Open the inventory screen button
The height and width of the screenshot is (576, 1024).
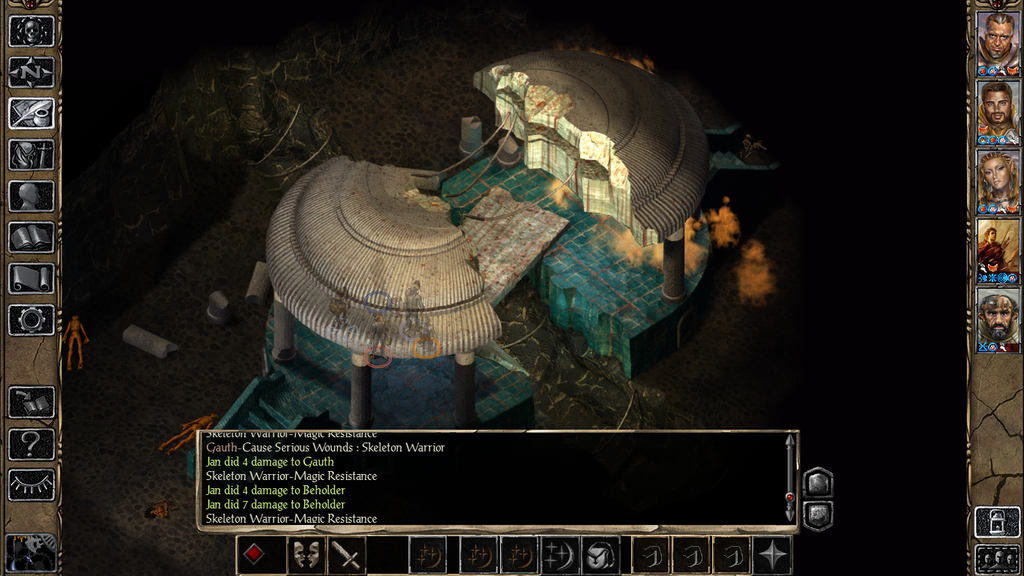[x=31, y=154]
